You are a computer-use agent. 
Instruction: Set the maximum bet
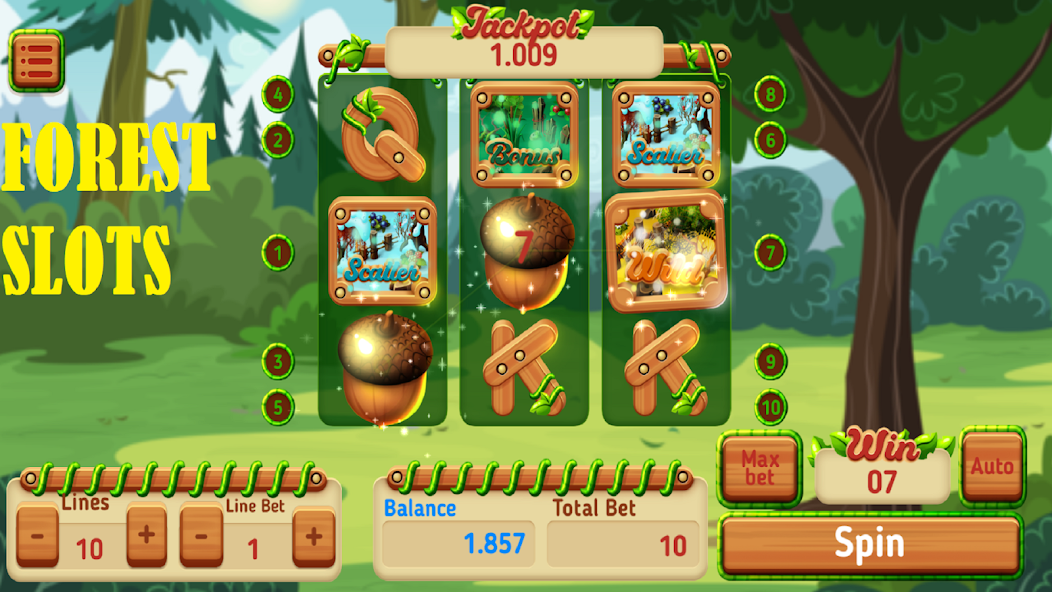pyautogui.click(x=760, y=467)
